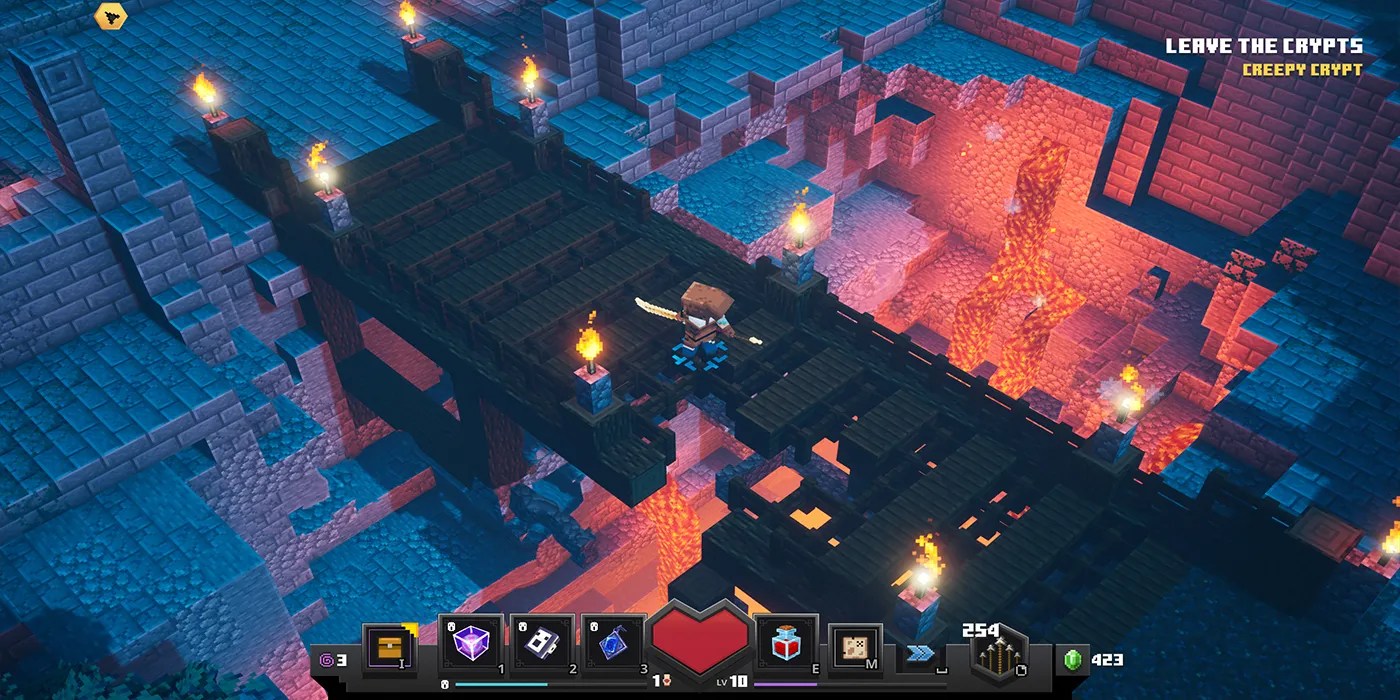Image resolution: width=1400 pixels, height=700 pixels.
Task: Select the arrow quiver ammo slot
Action: [998, 655]
